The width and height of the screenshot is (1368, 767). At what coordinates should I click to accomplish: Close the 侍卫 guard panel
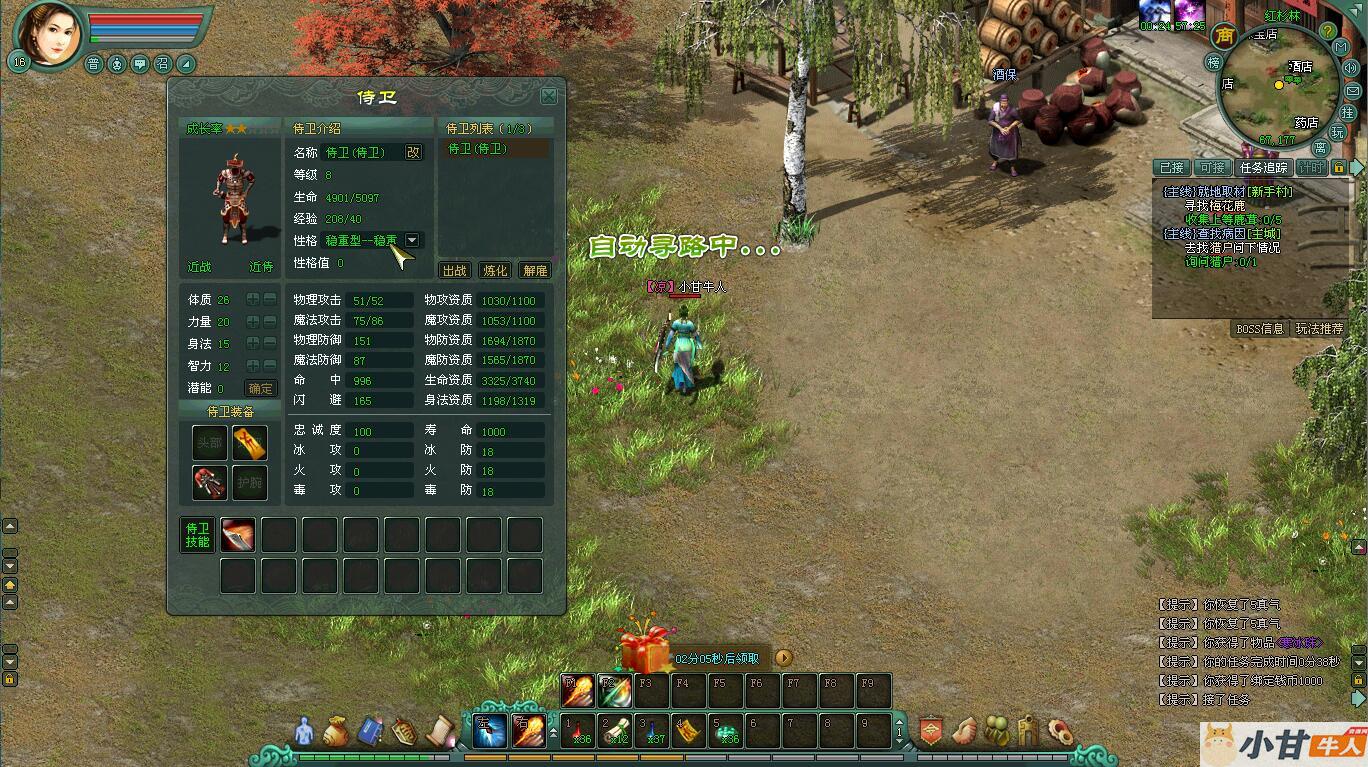coord(549,96)
